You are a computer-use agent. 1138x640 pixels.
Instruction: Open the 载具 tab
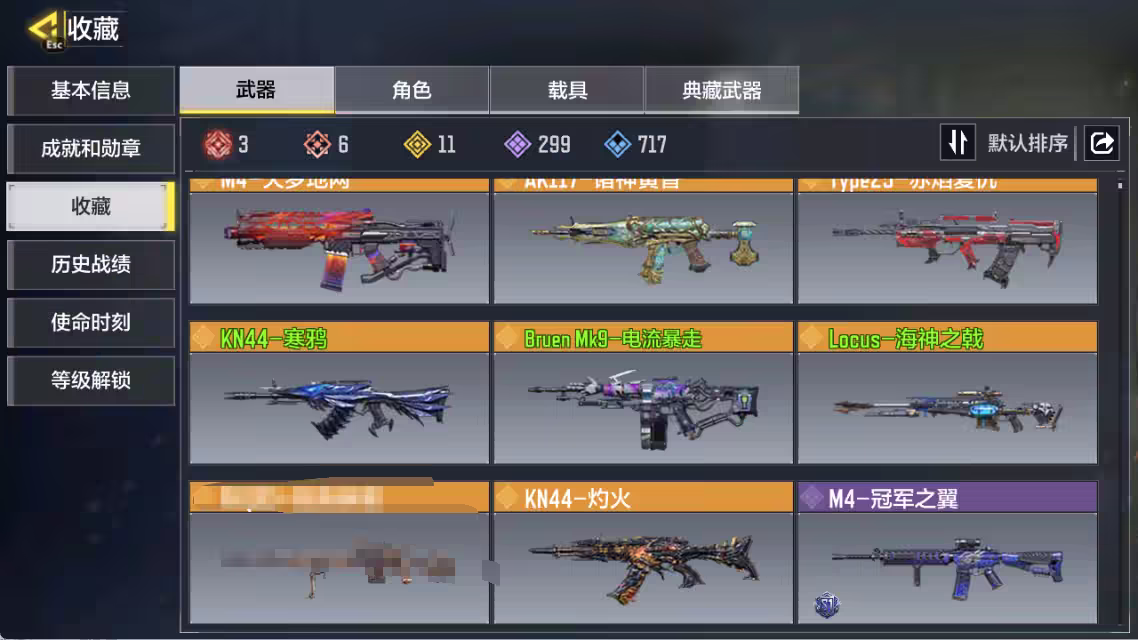(x=567, y=91)
